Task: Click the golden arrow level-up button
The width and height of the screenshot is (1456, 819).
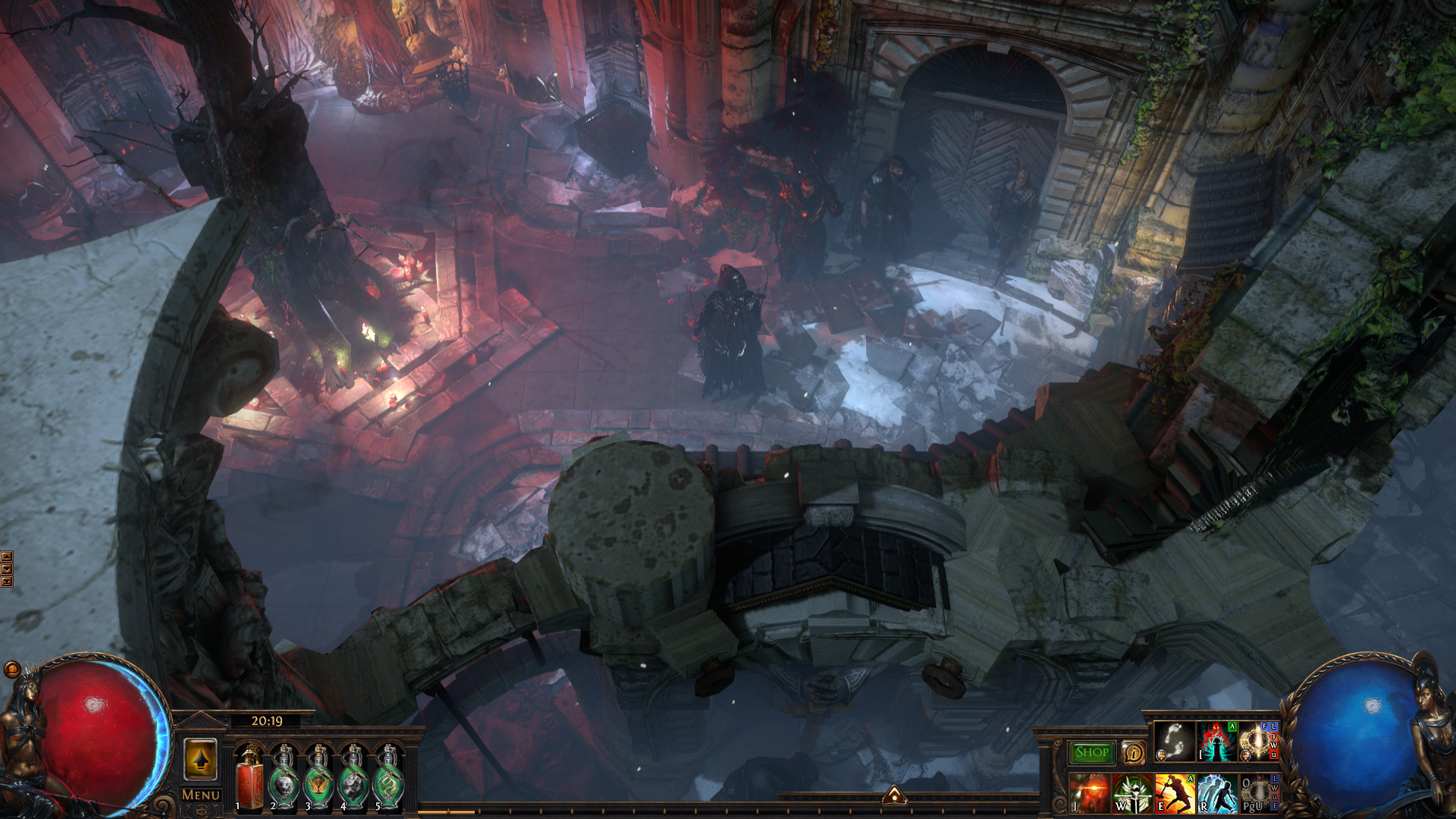Action: click(x=200, y=759)
